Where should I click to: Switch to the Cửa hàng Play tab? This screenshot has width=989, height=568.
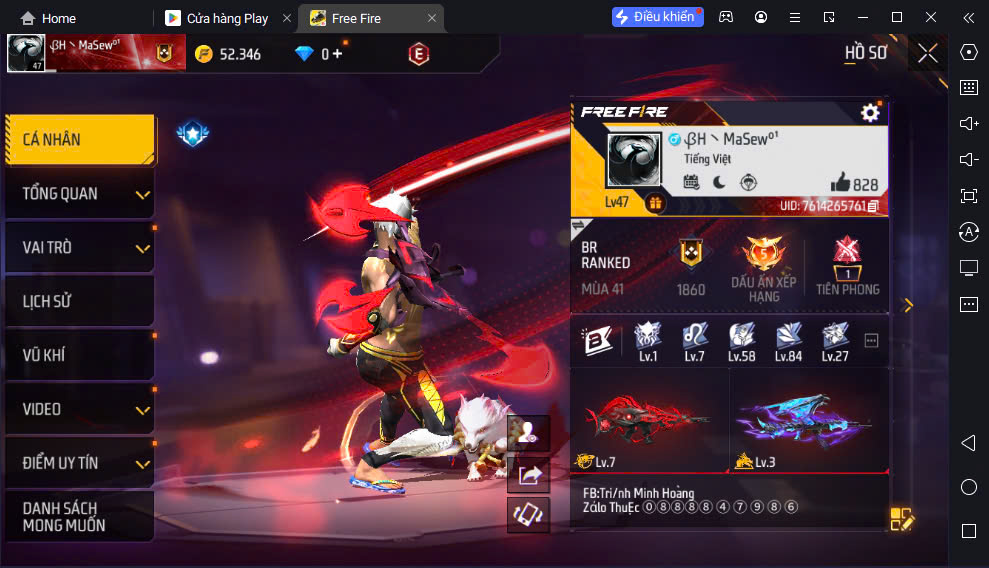[x=226, y=18]
